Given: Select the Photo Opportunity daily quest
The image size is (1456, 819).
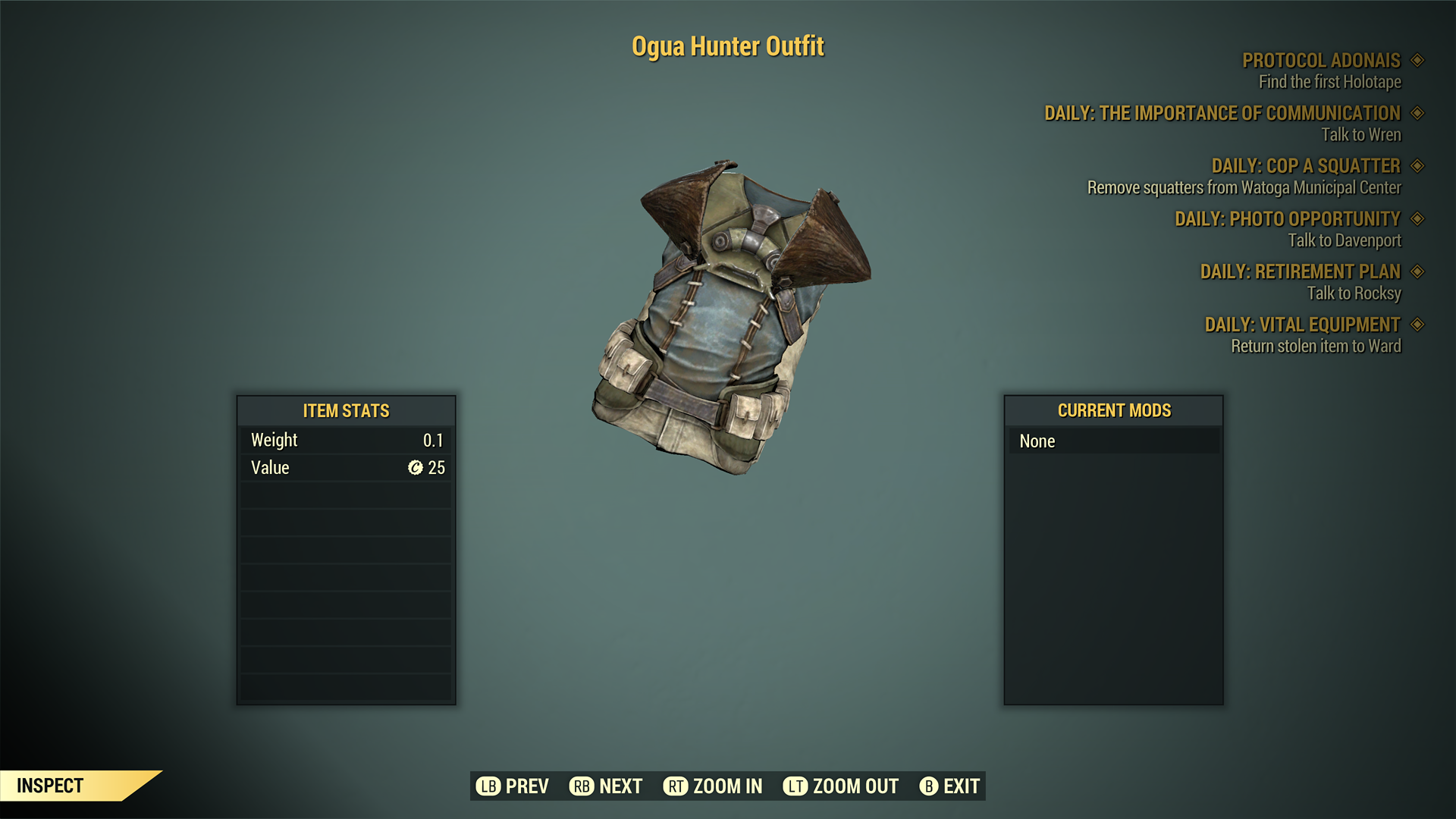Looking at the screenshot, I should tap(1287, 219).
